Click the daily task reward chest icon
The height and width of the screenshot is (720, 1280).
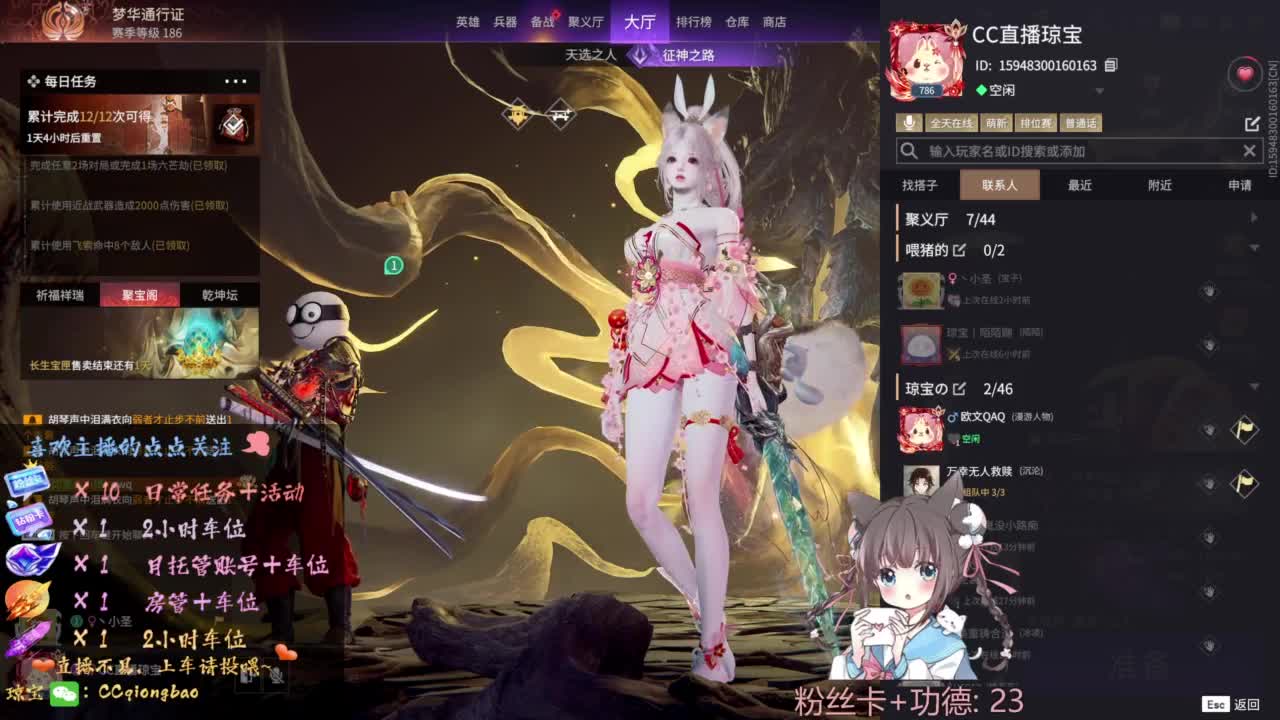coord(234,123)
